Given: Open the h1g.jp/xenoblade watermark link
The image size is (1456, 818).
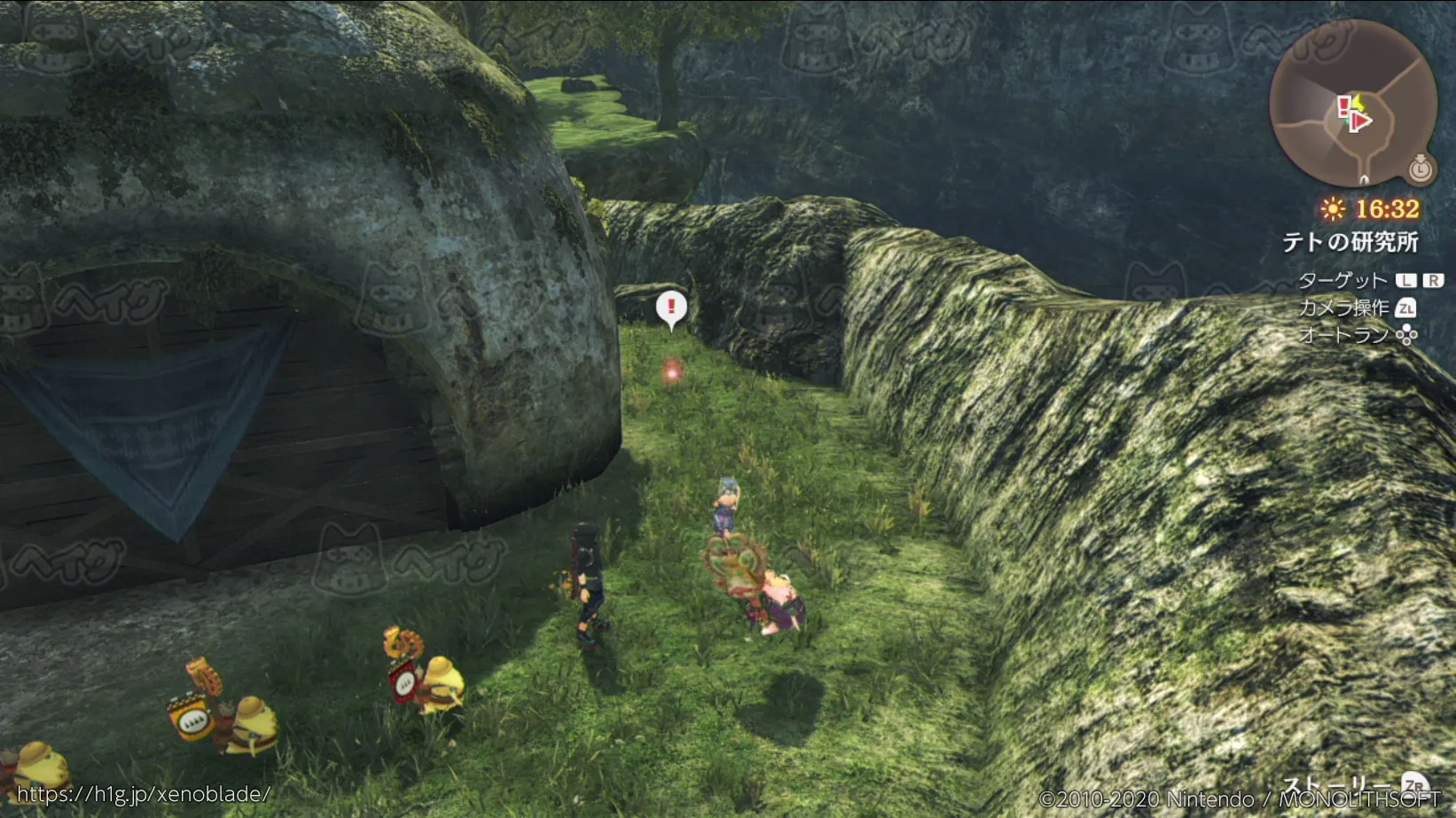Looking at the screenshot, I should [x=143, y=794].
